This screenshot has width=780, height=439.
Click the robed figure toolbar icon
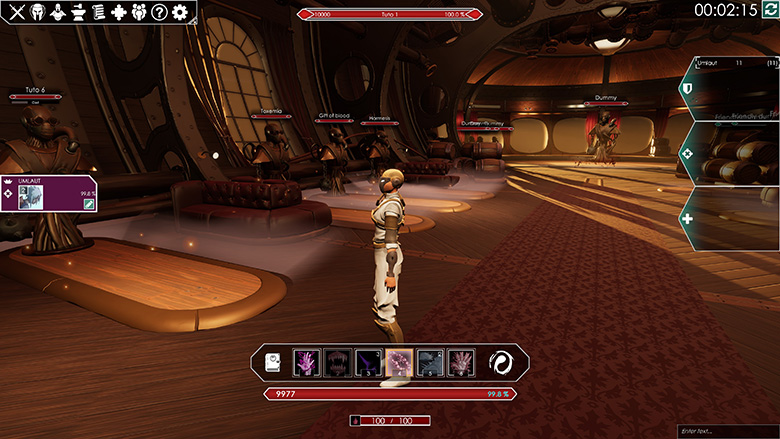57,13
